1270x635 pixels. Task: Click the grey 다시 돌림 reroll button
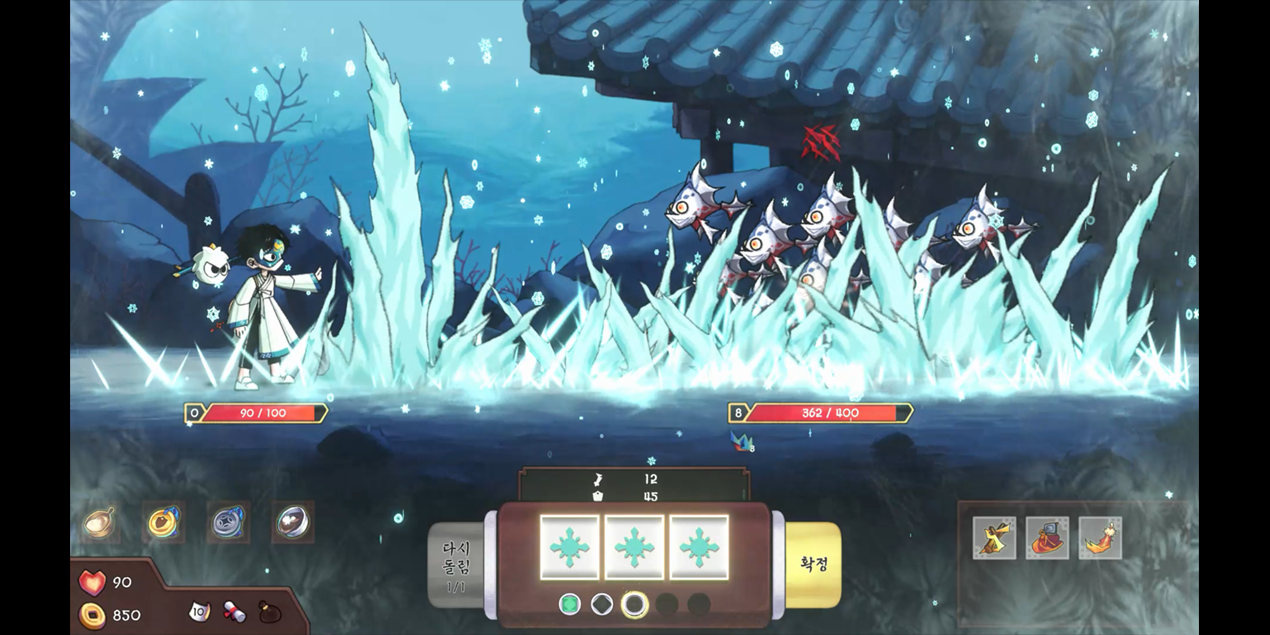point(456,565)
